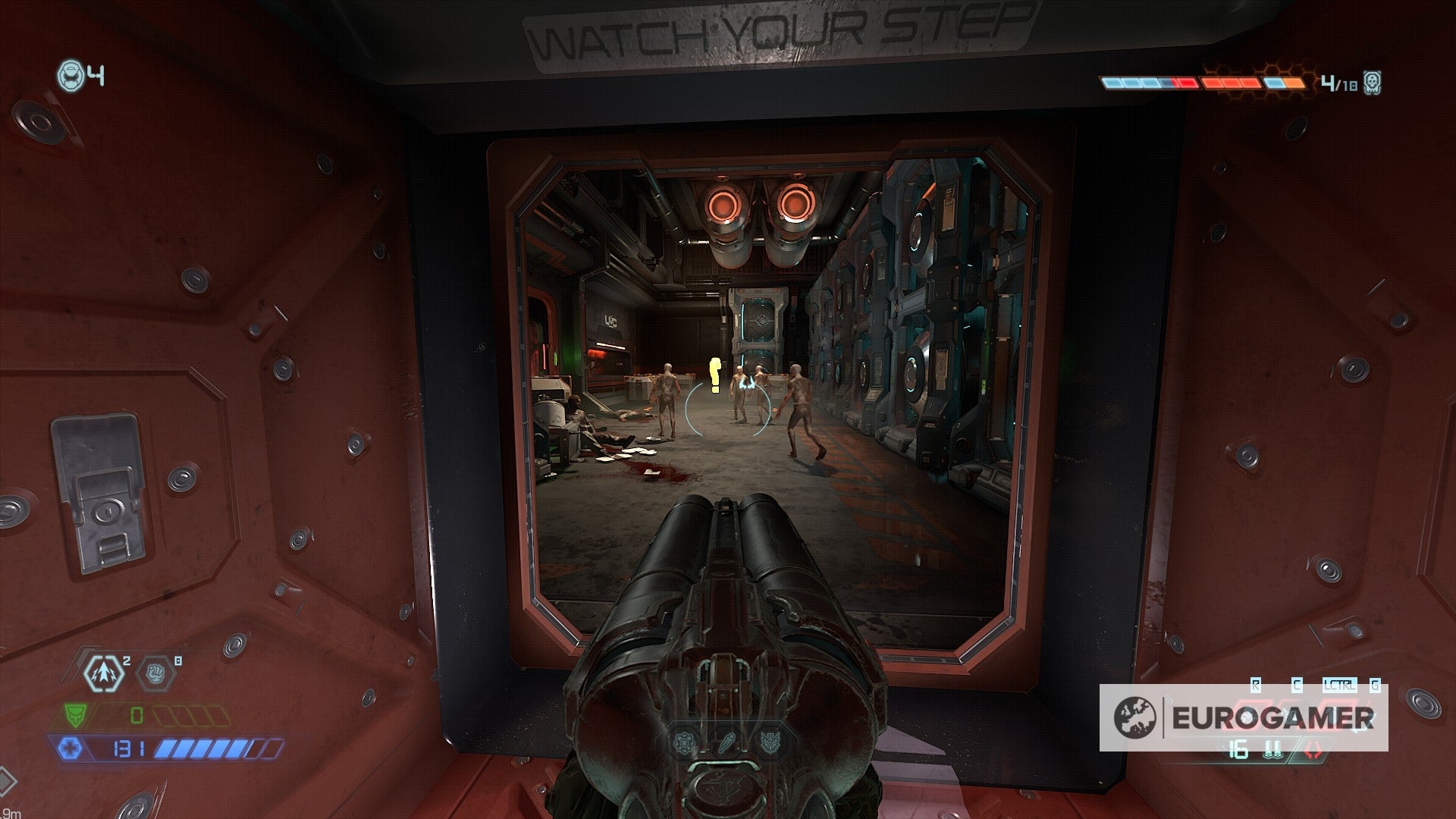Click the blood punch fist icon
Viewport: 1456px width, 819px height.
pyautogui.click(x=155, y=673)
